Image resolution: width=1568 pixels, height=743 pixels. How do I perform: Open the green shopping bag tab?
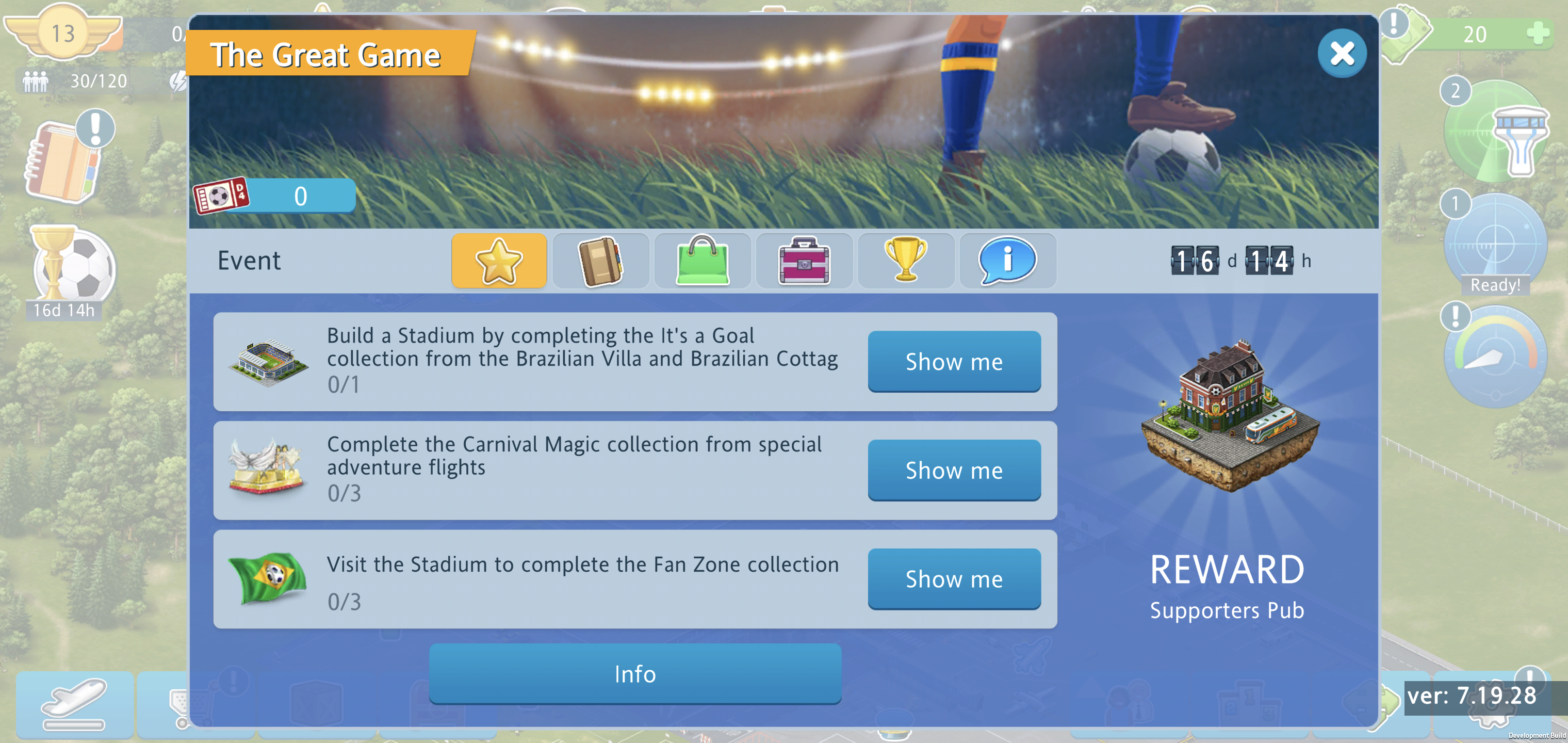[702, 261]
